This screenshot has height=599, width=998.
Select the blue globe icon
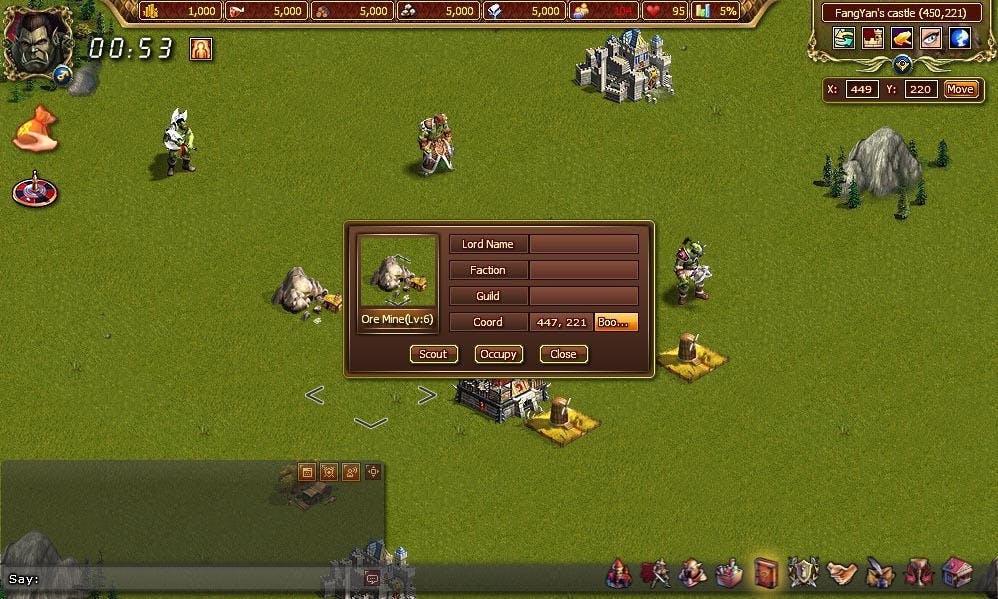[x=960, y=38]
